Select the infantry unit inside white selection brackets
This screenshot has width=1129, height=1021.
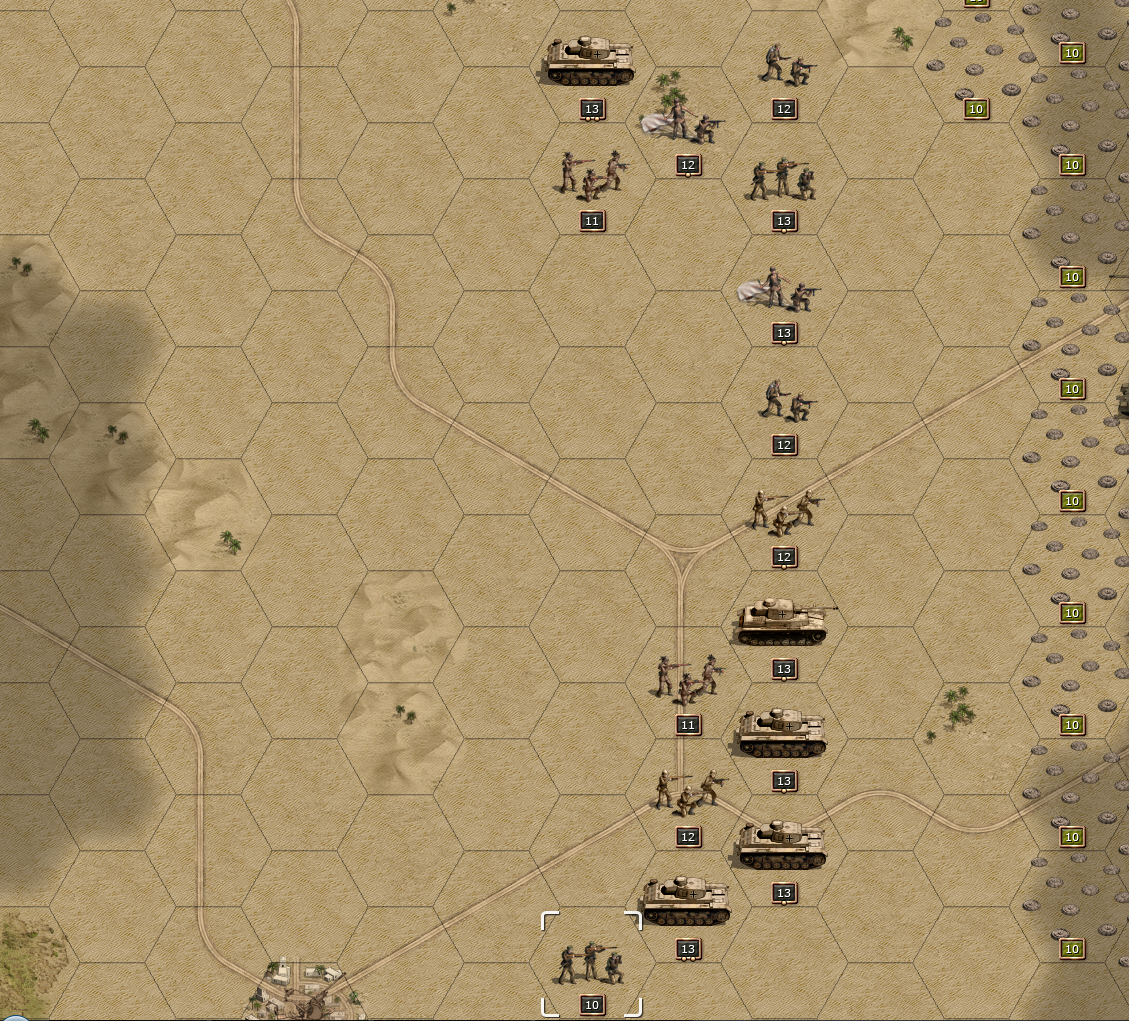point(591,963)
